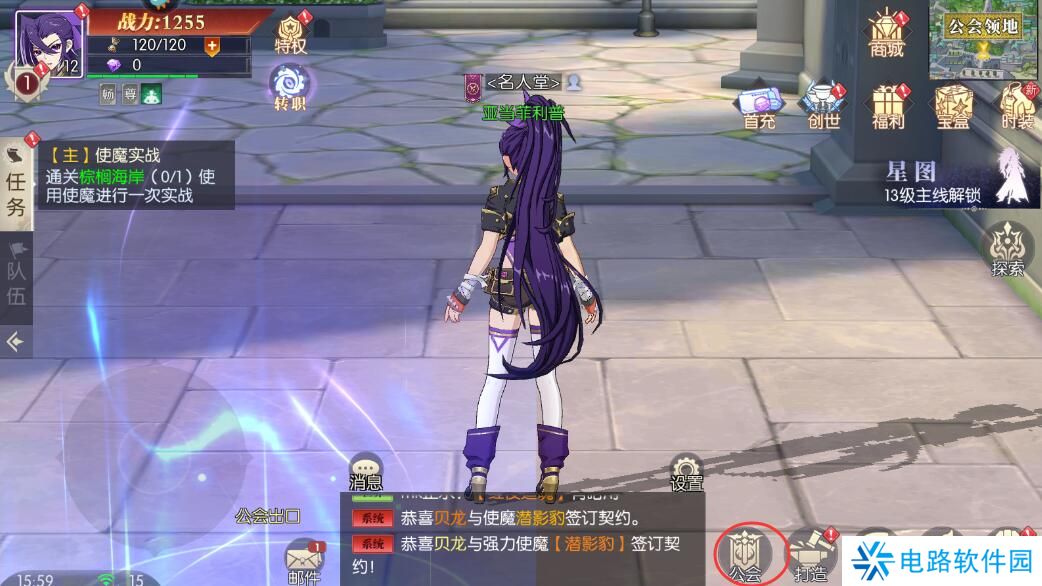Open the 公会领地 minimap
This screenshot has width=1042, height=586.
(x=984, y=40)
